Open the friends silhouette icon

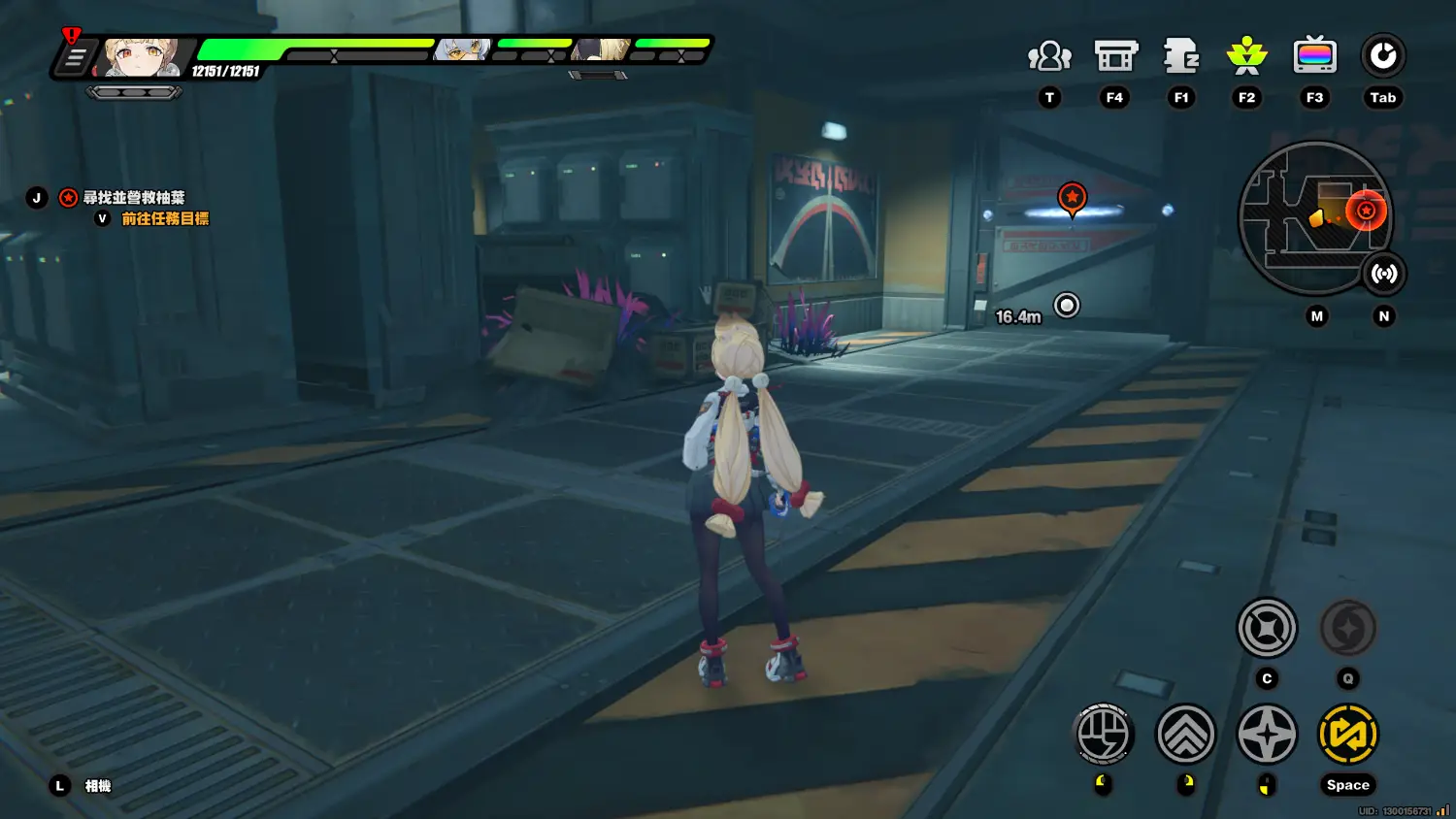click(x=1049, y=57)
